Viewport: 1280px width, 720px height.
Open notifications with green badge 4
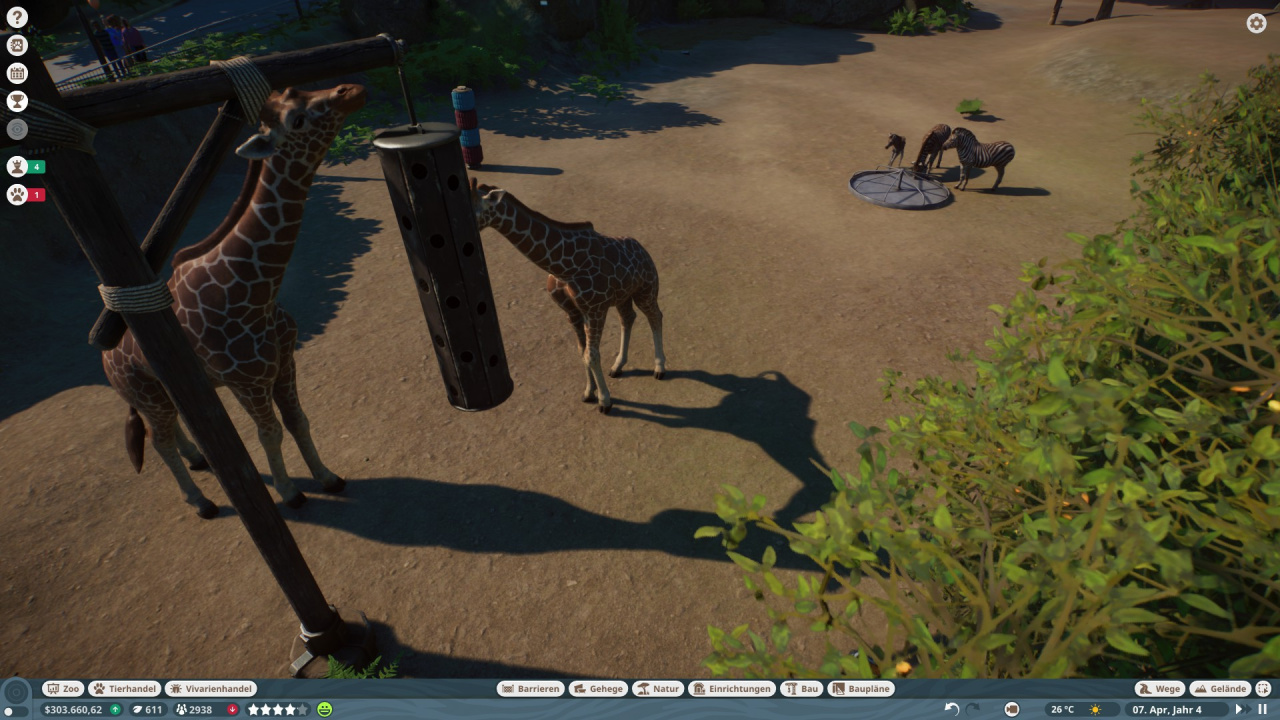coord(18,167)
